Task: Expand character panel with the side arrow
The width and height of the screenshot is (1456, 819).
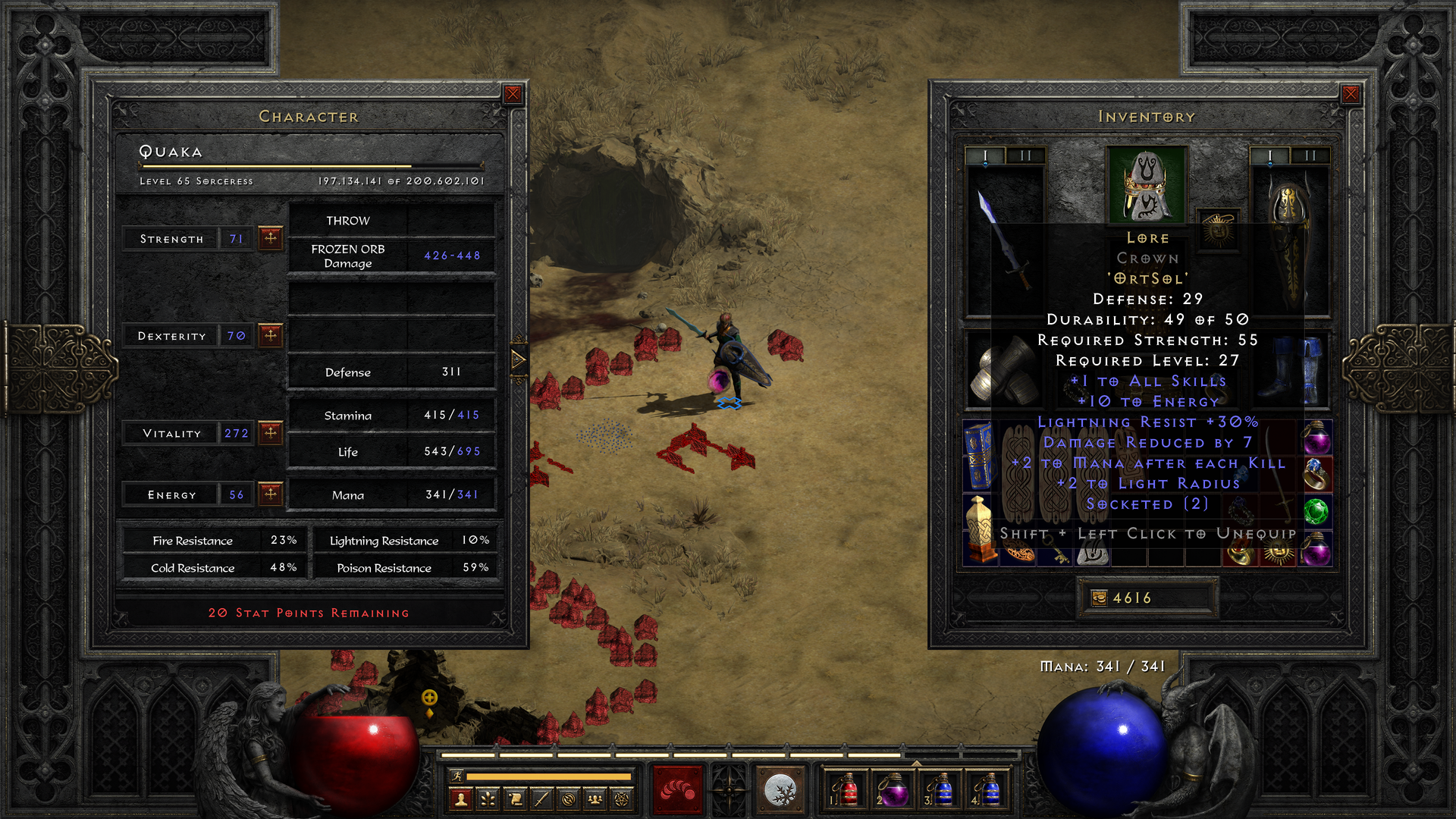Action: (519, 359)
